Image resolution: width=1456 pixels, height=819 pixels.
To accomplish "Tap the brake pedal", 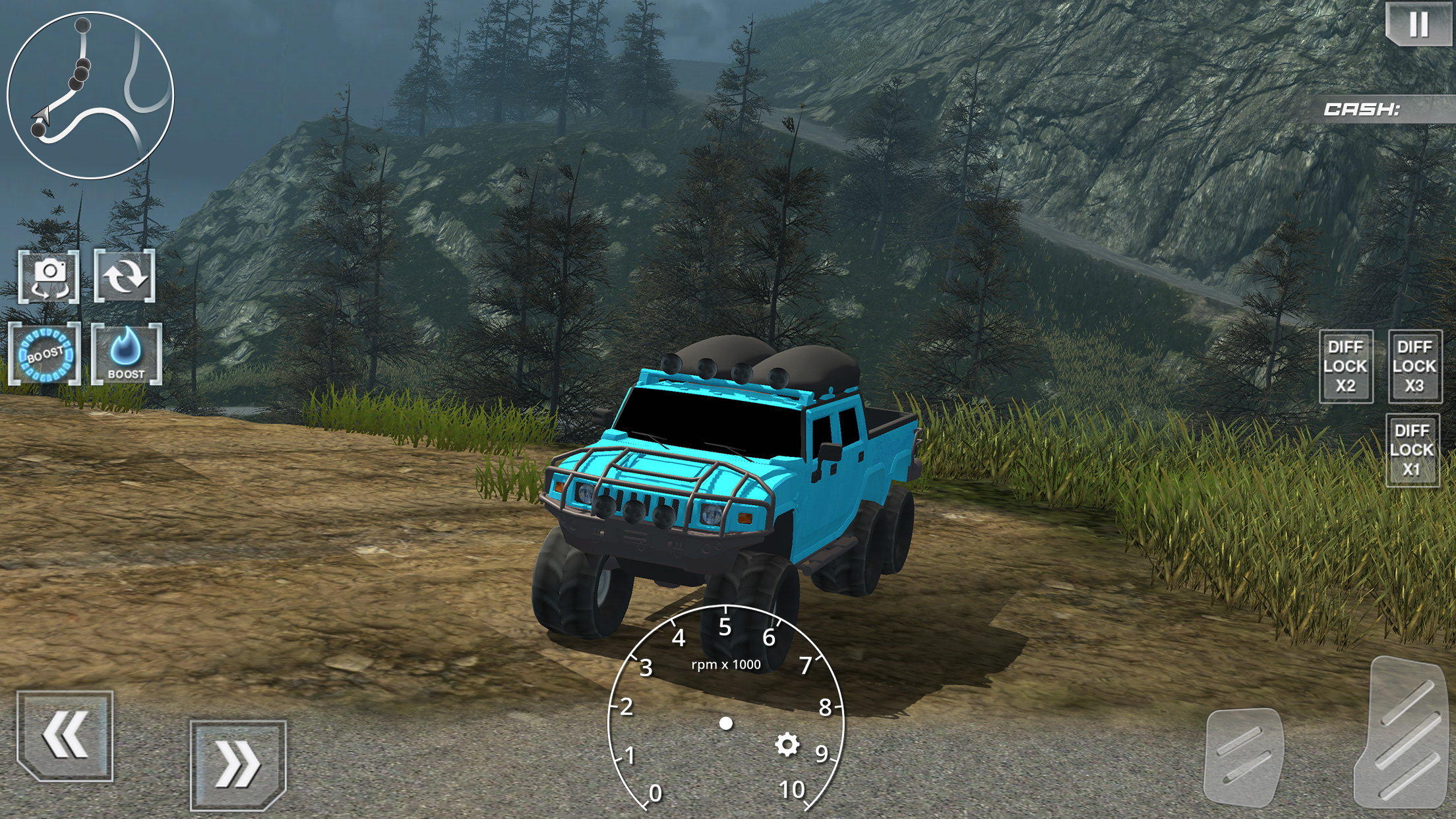I will pyautogui.click(x=1244, y=758).
